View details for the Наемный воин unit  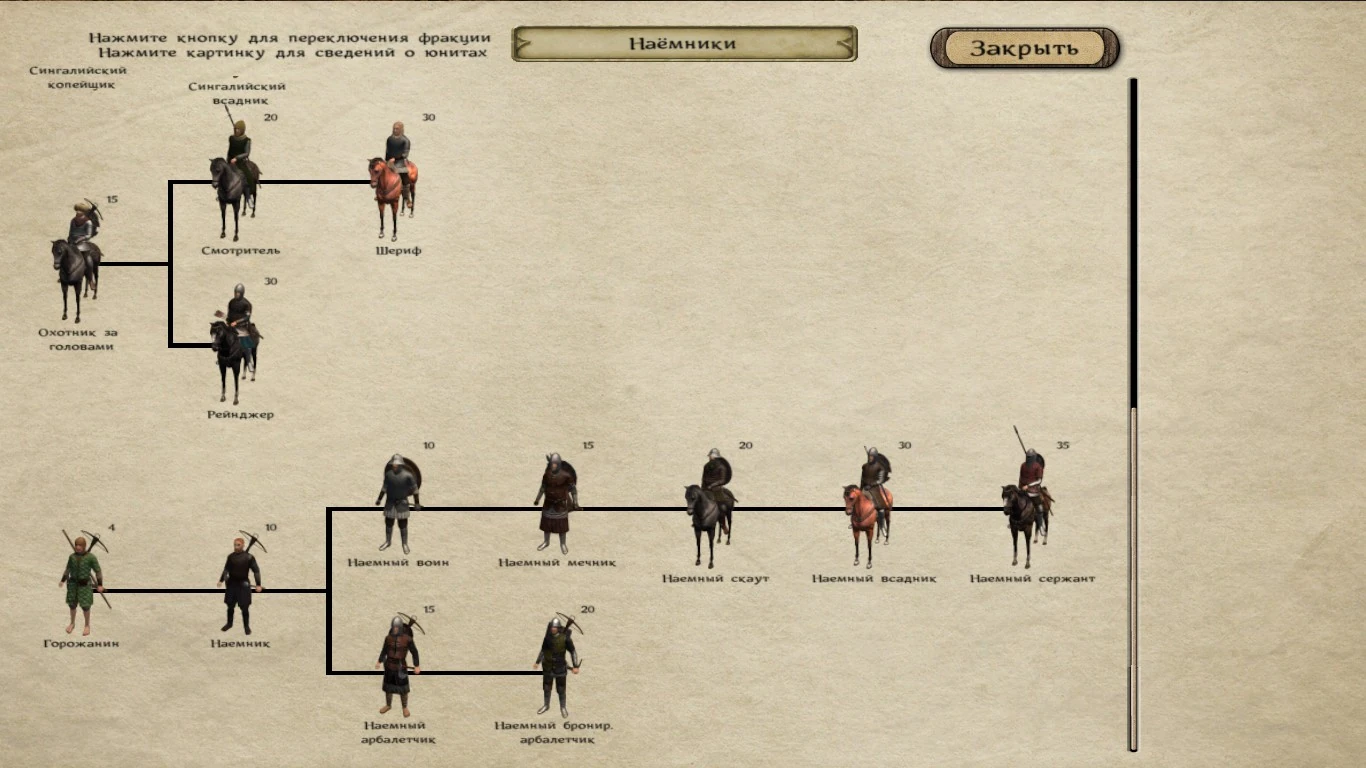399,500
